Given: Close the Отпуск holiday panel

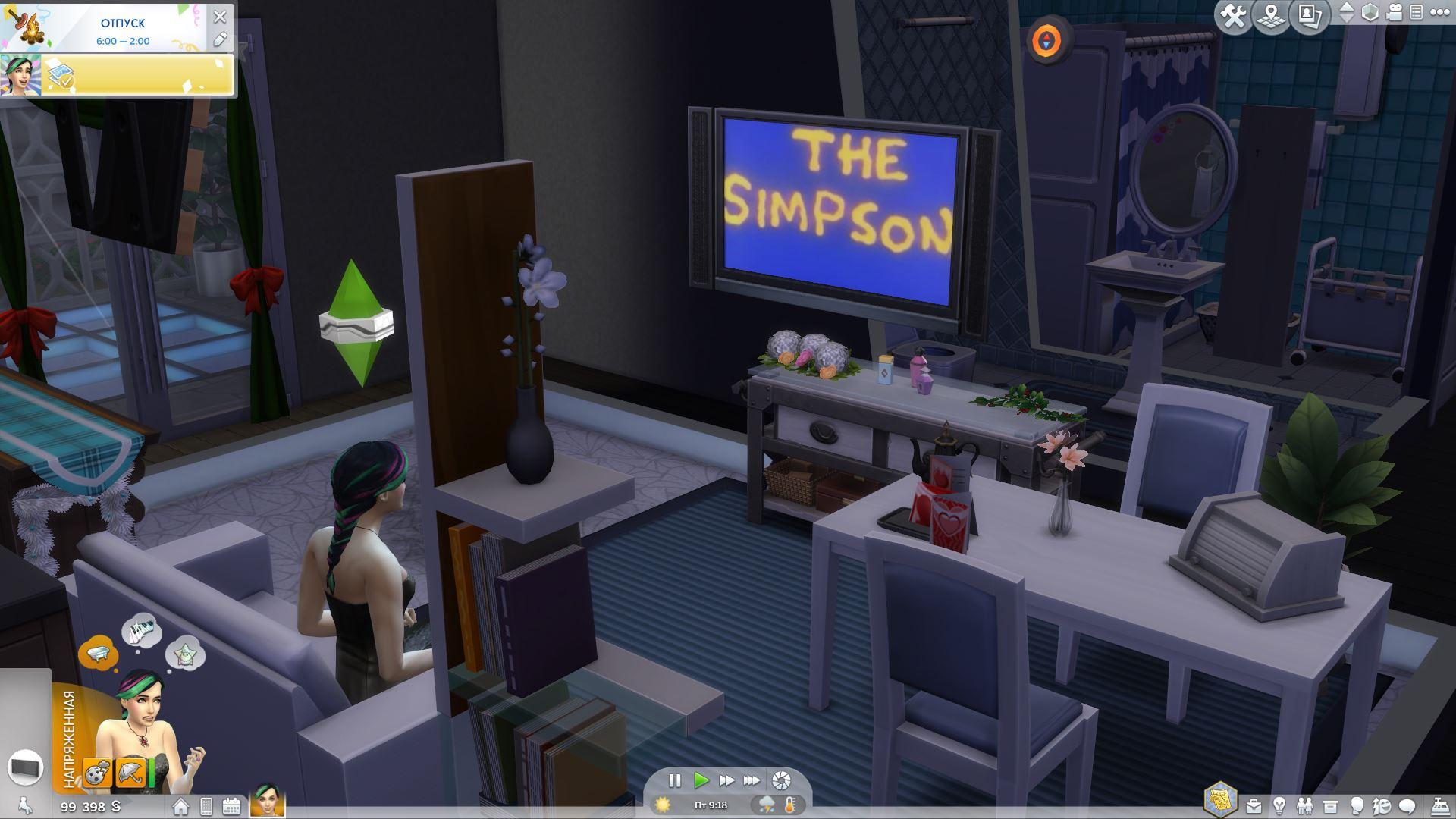Looking at the screenshot, I should pyautogui.click(x=220, y=16).
